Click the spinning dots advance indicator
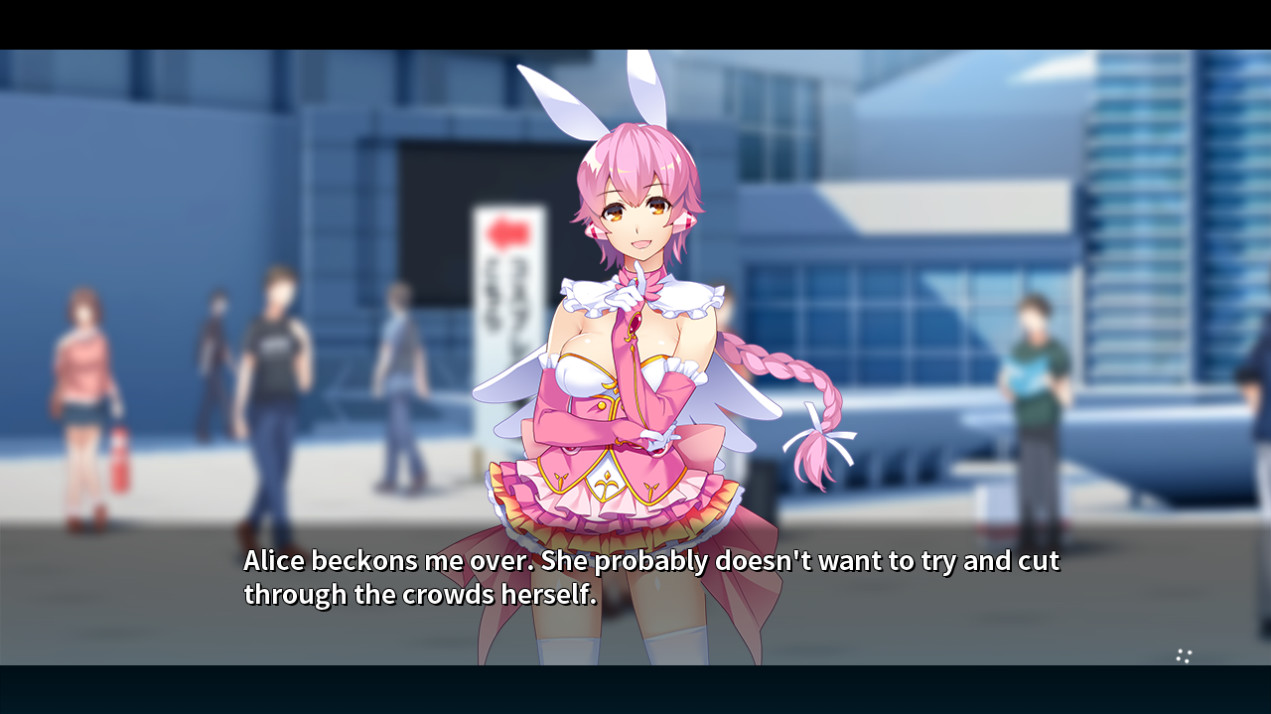The height and width of the screenshot is (714, 1271). [1184, 656]
